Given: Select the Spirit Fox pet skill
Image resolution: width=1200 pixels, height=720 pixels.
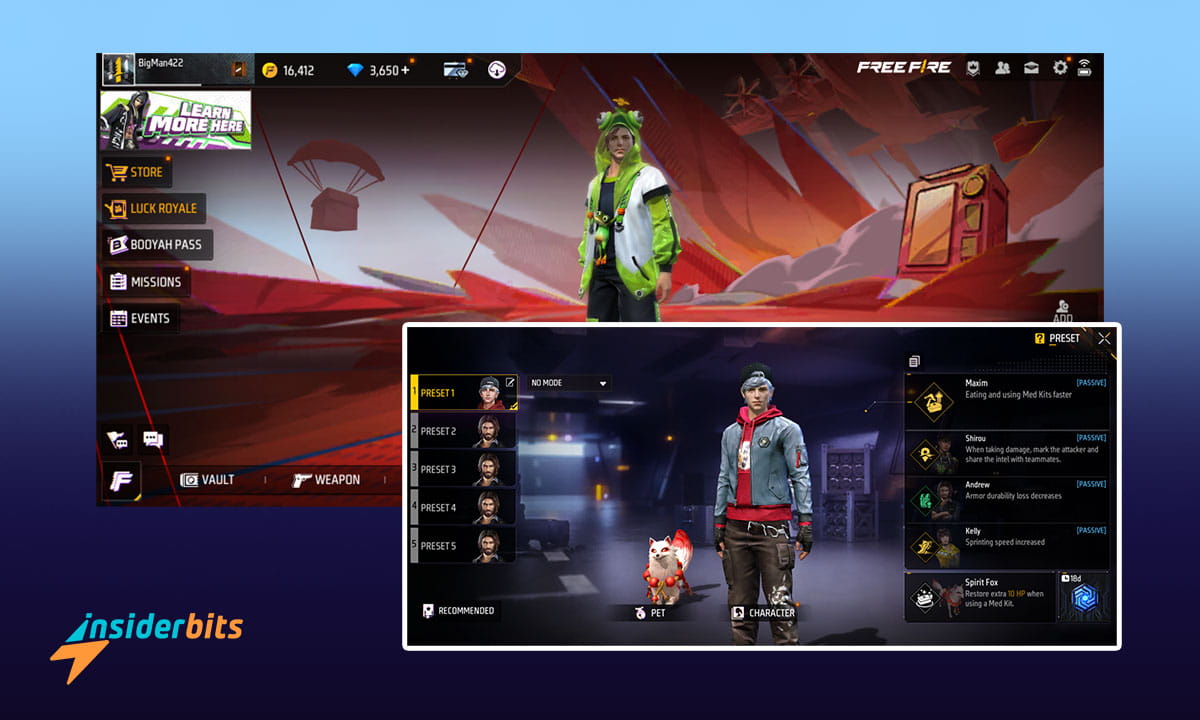Looking at the screenshot, I should (x=980, y=597).
